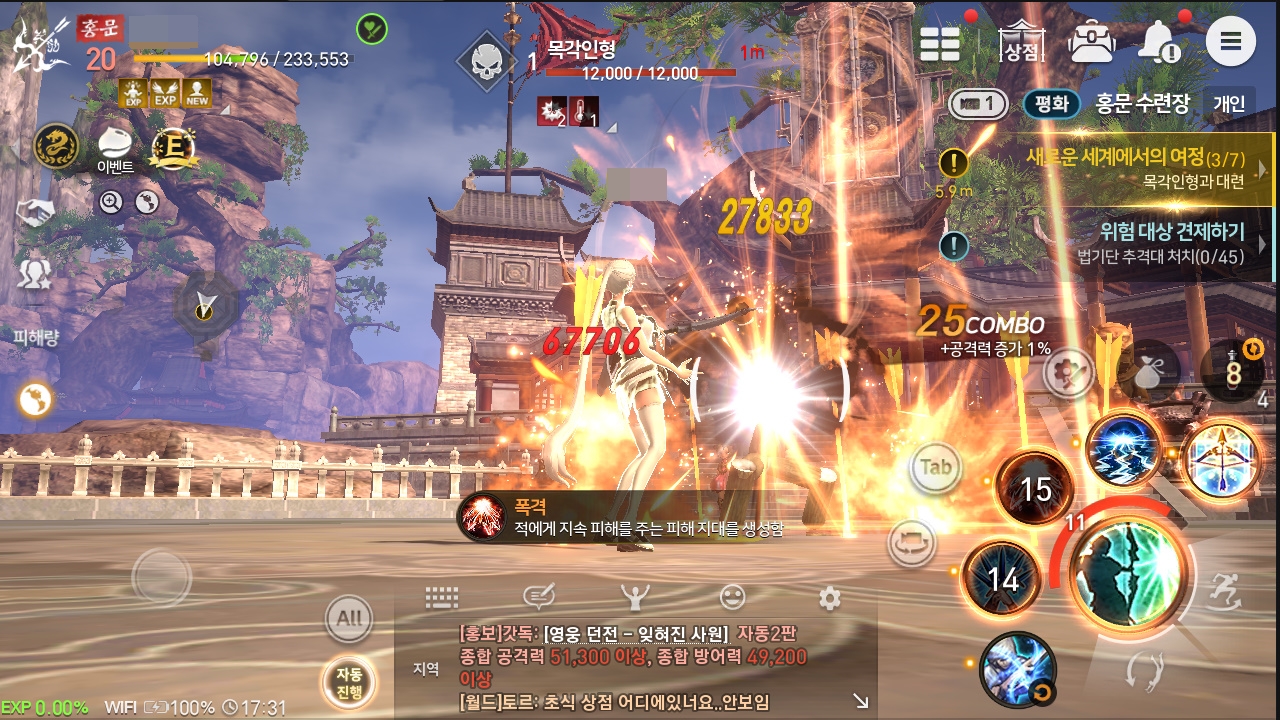Select the 개인 personal channel button
This screenshot has height=720, width=1280.
(x=1229, y=103)
